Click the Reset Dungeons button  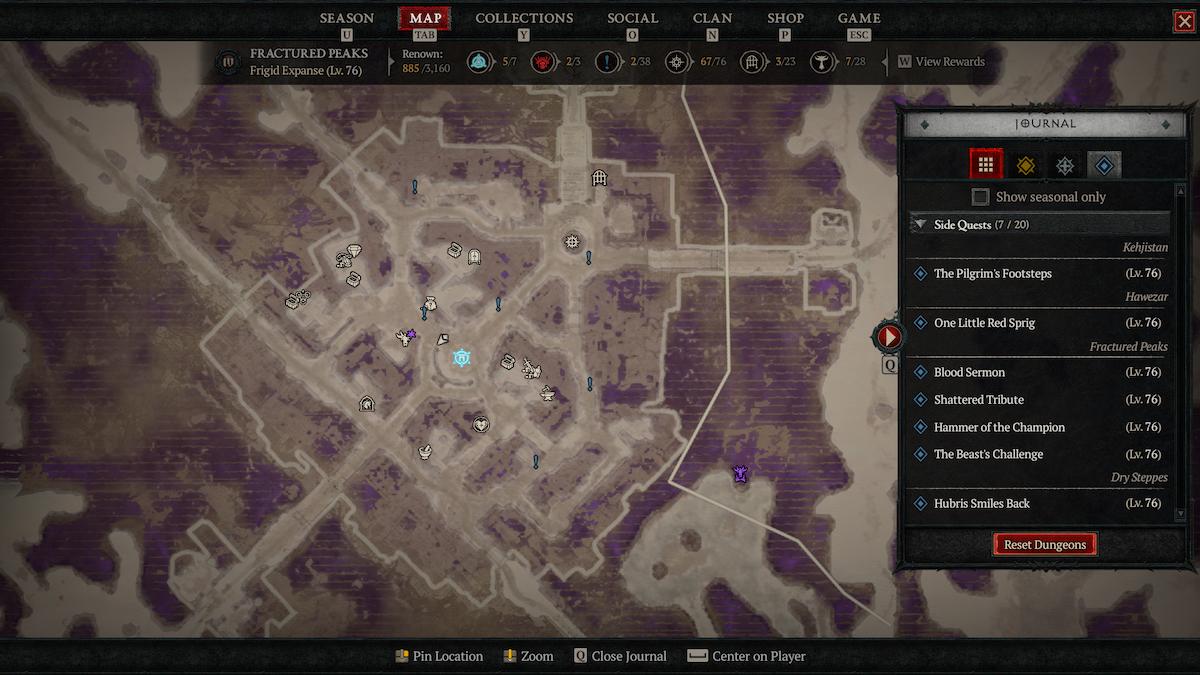coord(1045,545)
